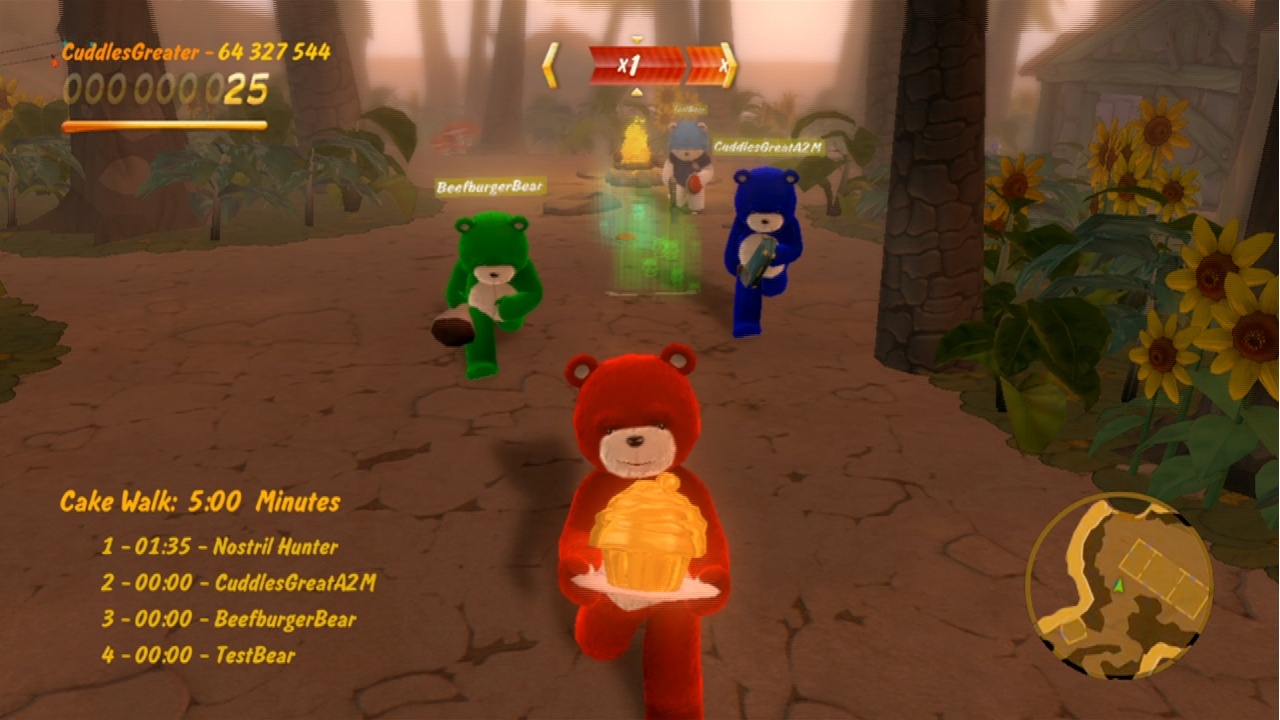This screenshot has height=720, width=1280.
Task: Select the blue bear's weapon icon
Action: coord(757,262)
